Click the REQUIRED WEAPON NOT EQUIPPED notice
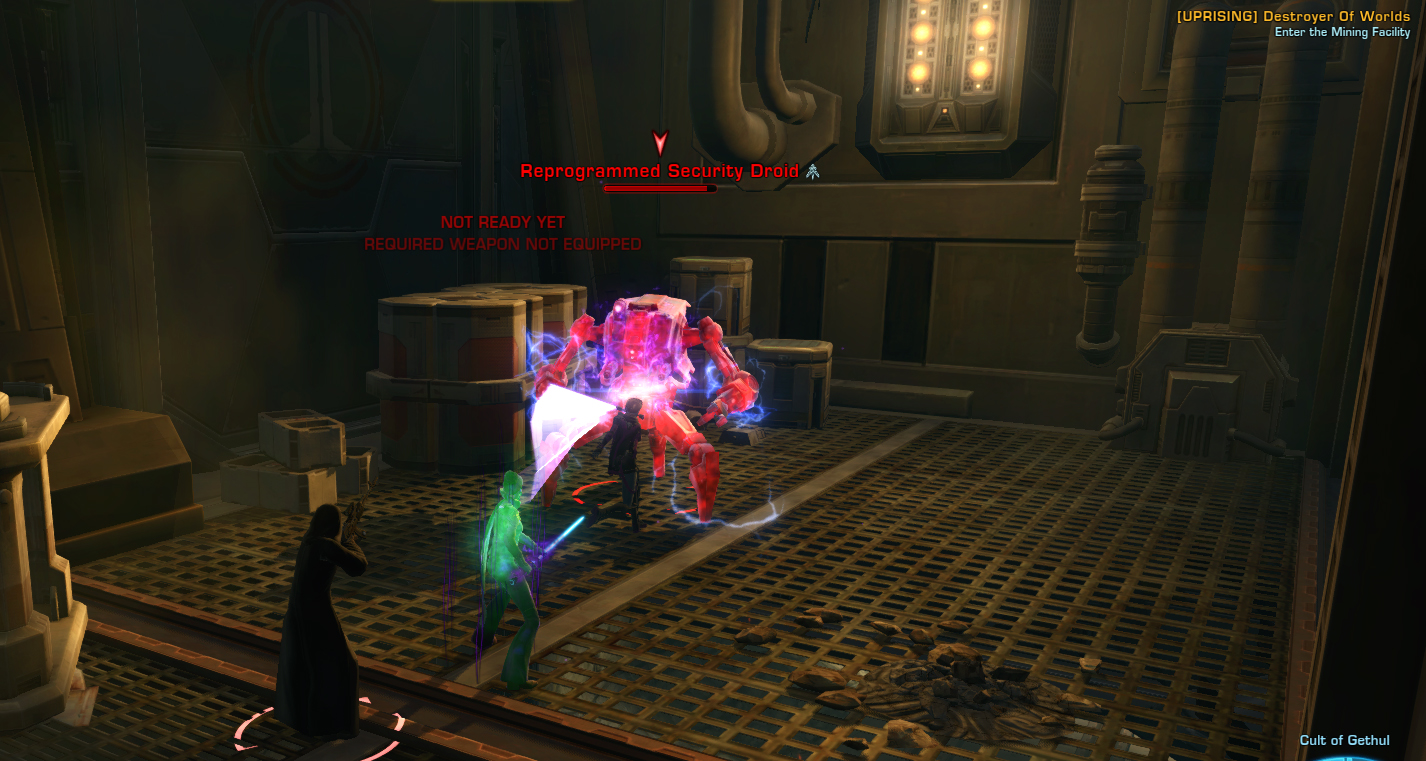The width and height of the screenshot is (1426, 761). [x=501, y=242]
